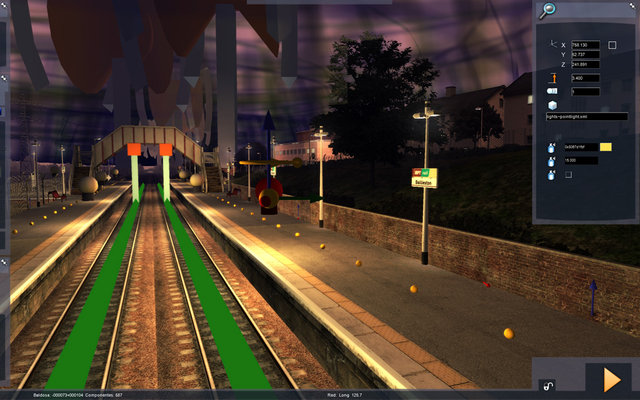Image resolution: width=640 pixels, height=400 pixels.
Task: Edit the Z coordinate field
Action: click(x=584, y=65)
